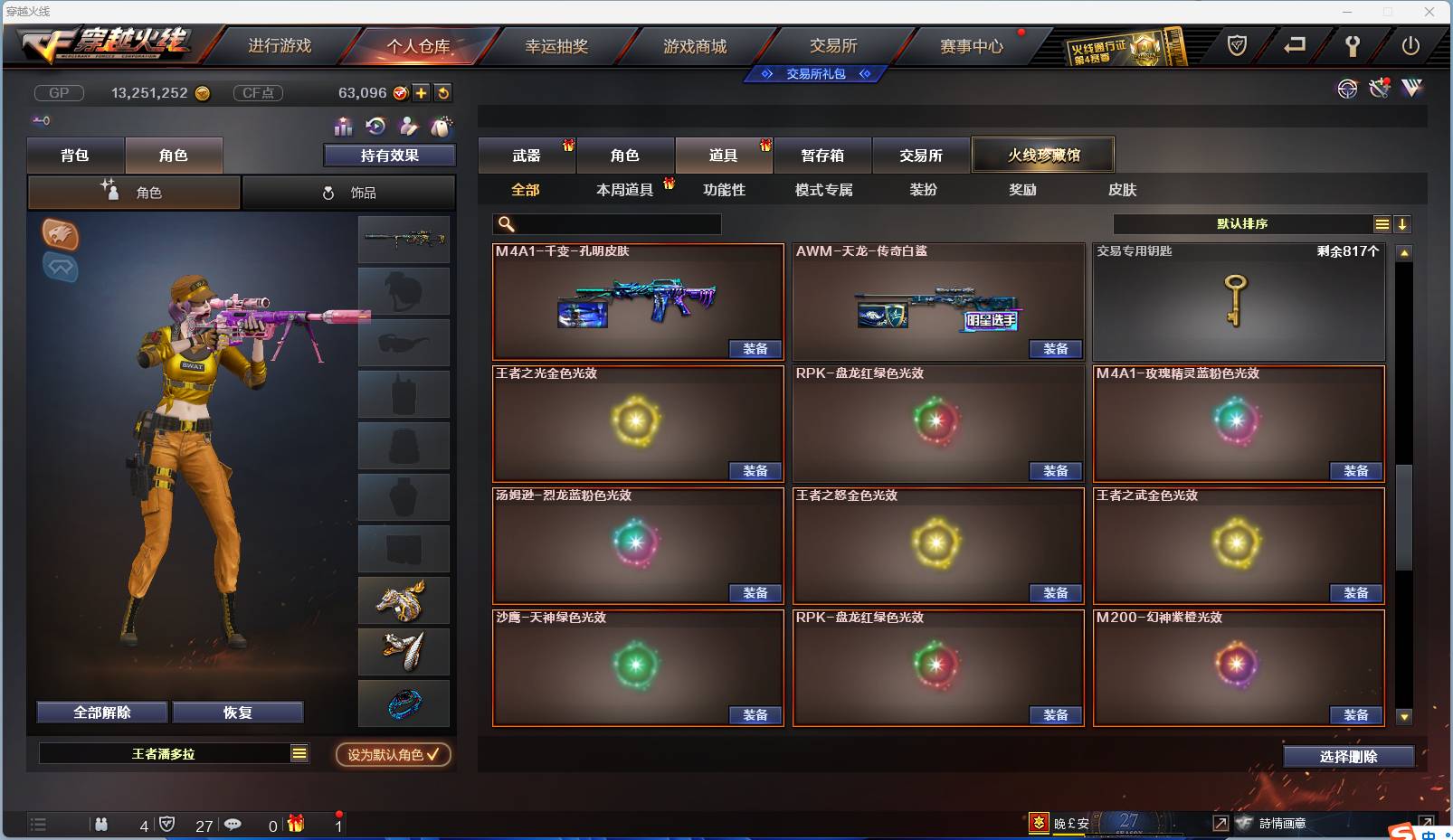The height and width of the screenshot is (840, 1453).
Task: Open the 幸运抽奖 lucky draw menu
Action: click(x=558, y=44)
